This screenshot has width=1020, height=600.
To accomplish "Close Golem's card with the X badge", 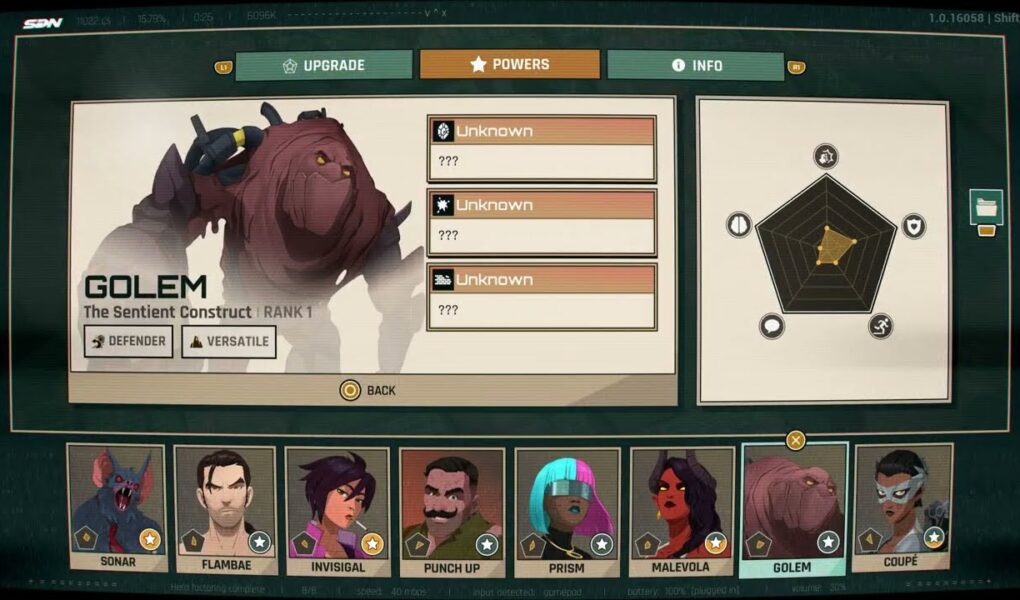I will (795, 440).
